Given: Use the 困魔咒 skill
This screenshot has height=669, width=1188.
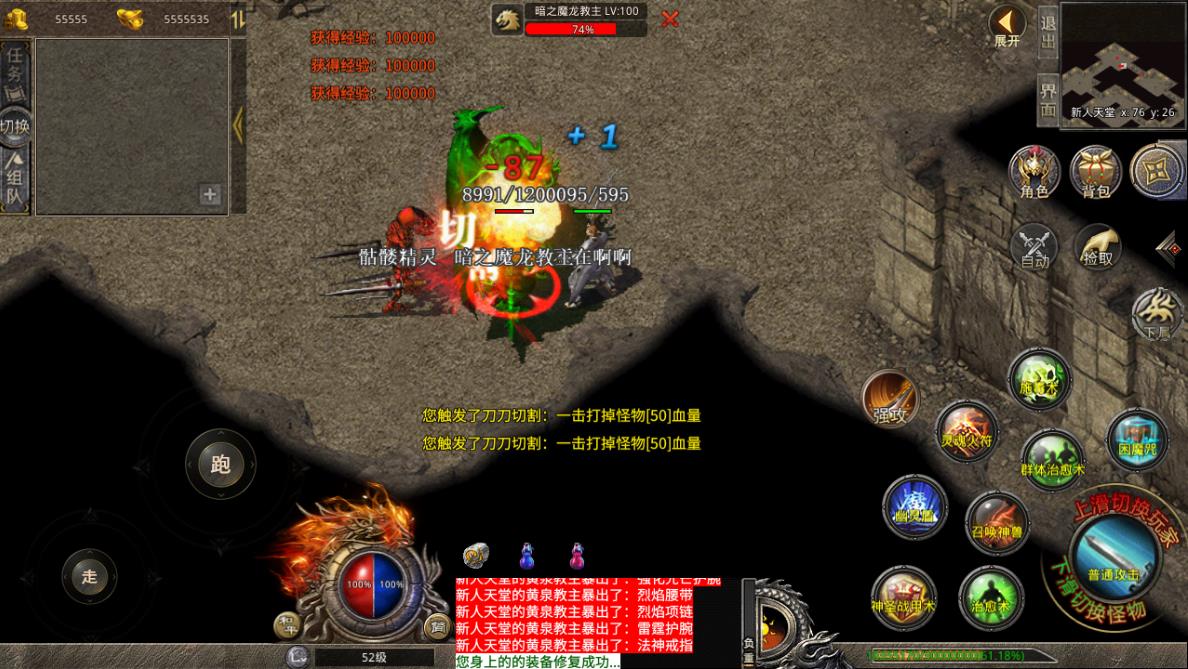Looking at the screenshot, I should click(1137, 438).
